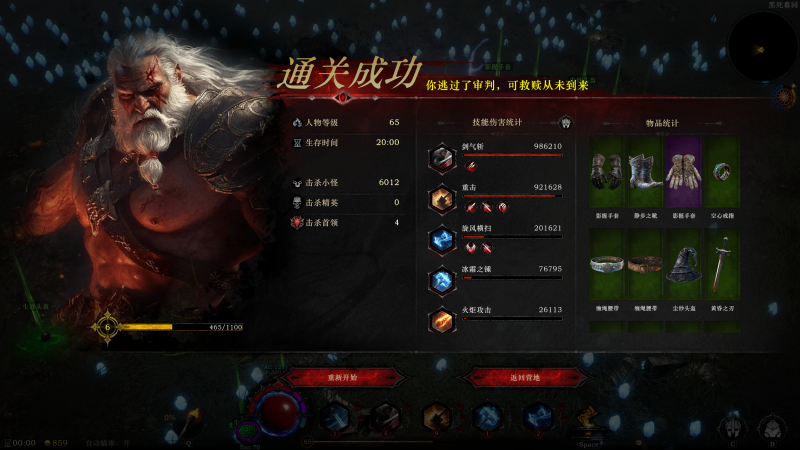Click the 重新开始 restart button
The image size is (800, 450).
click(x=338, y=377)
